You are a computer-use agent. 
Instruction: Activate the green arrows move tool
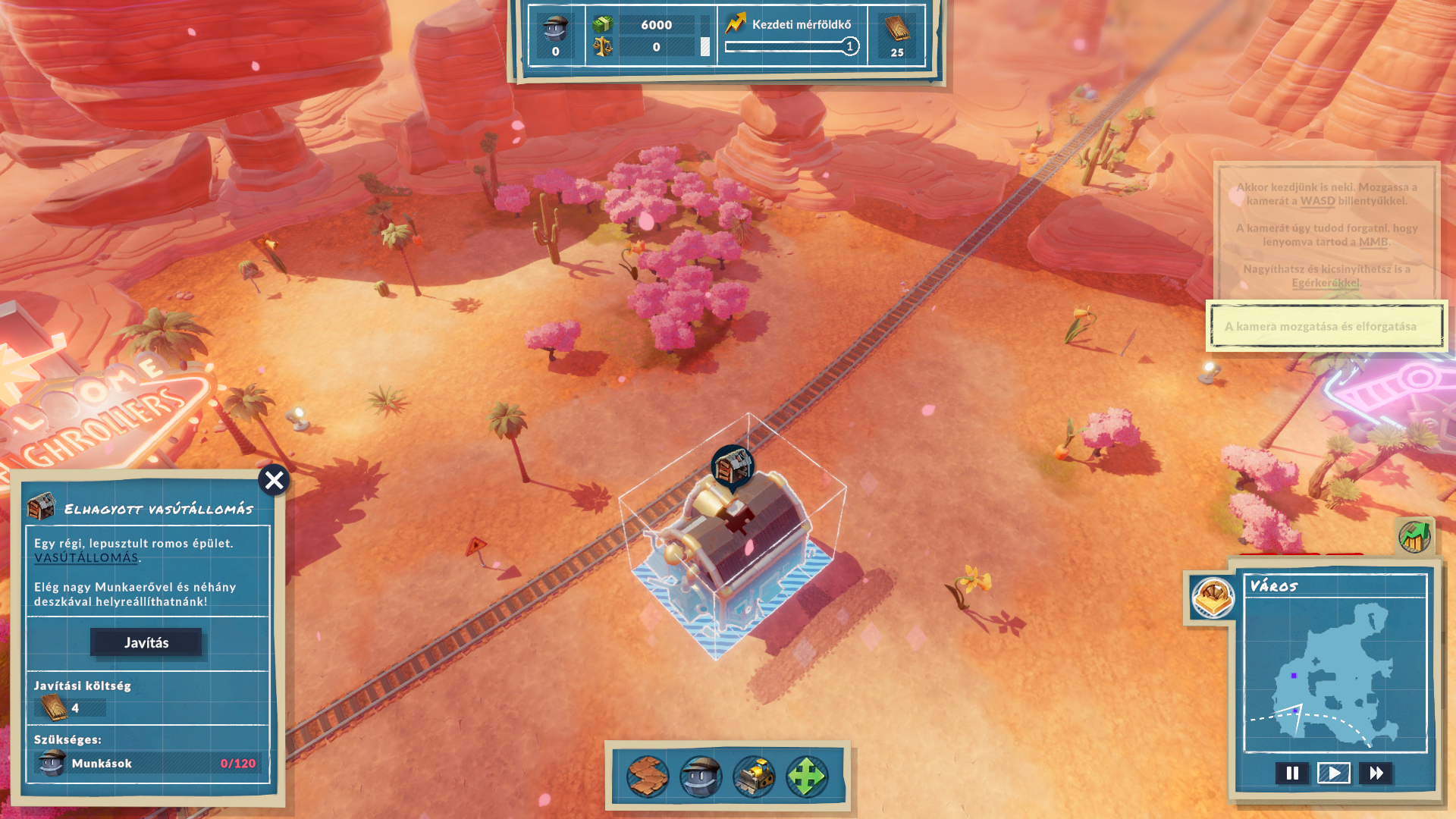click(807, 776)
